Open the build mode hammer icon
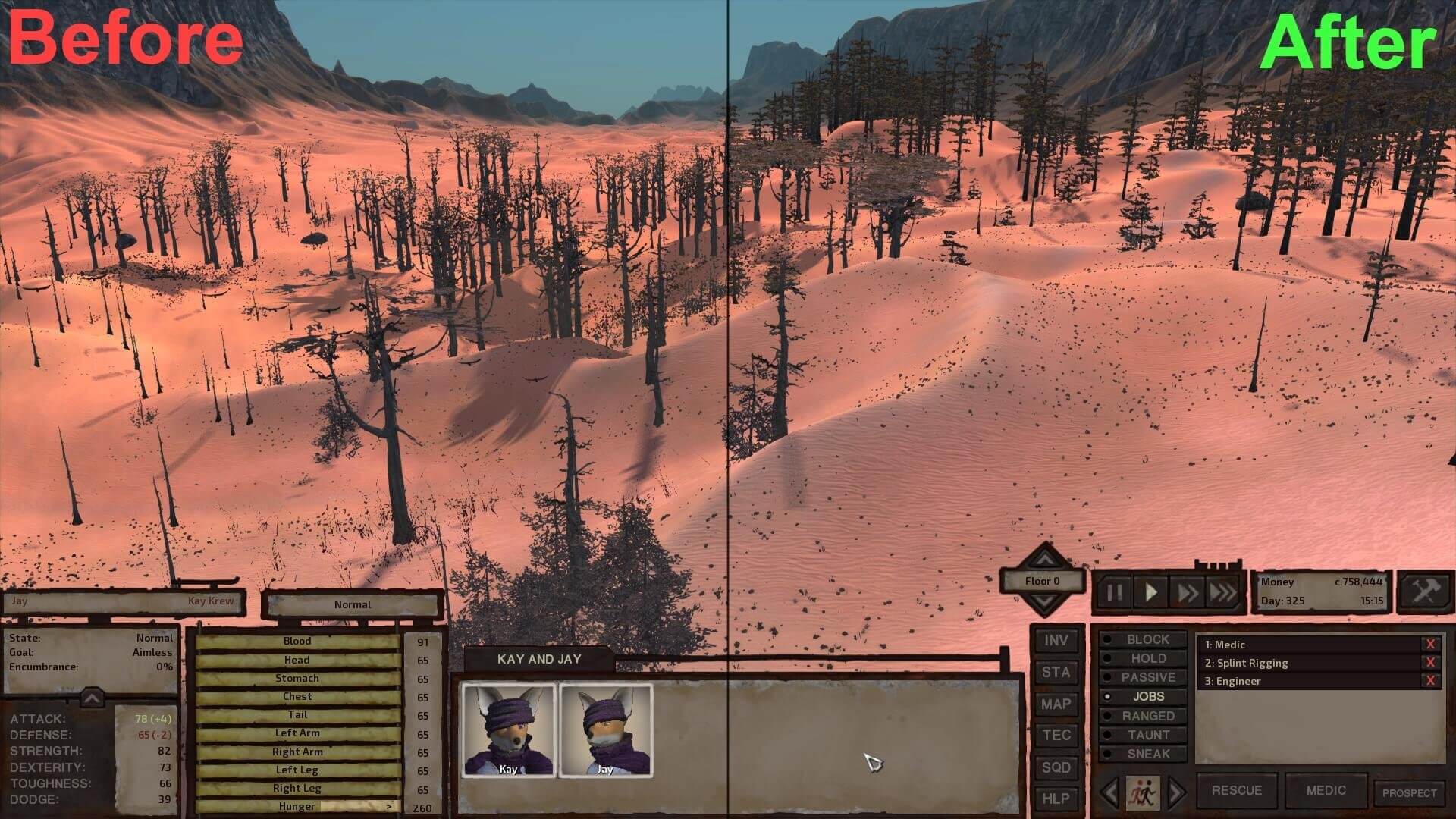Viewport: 1456px width, 819px height. click(1424, 591)
